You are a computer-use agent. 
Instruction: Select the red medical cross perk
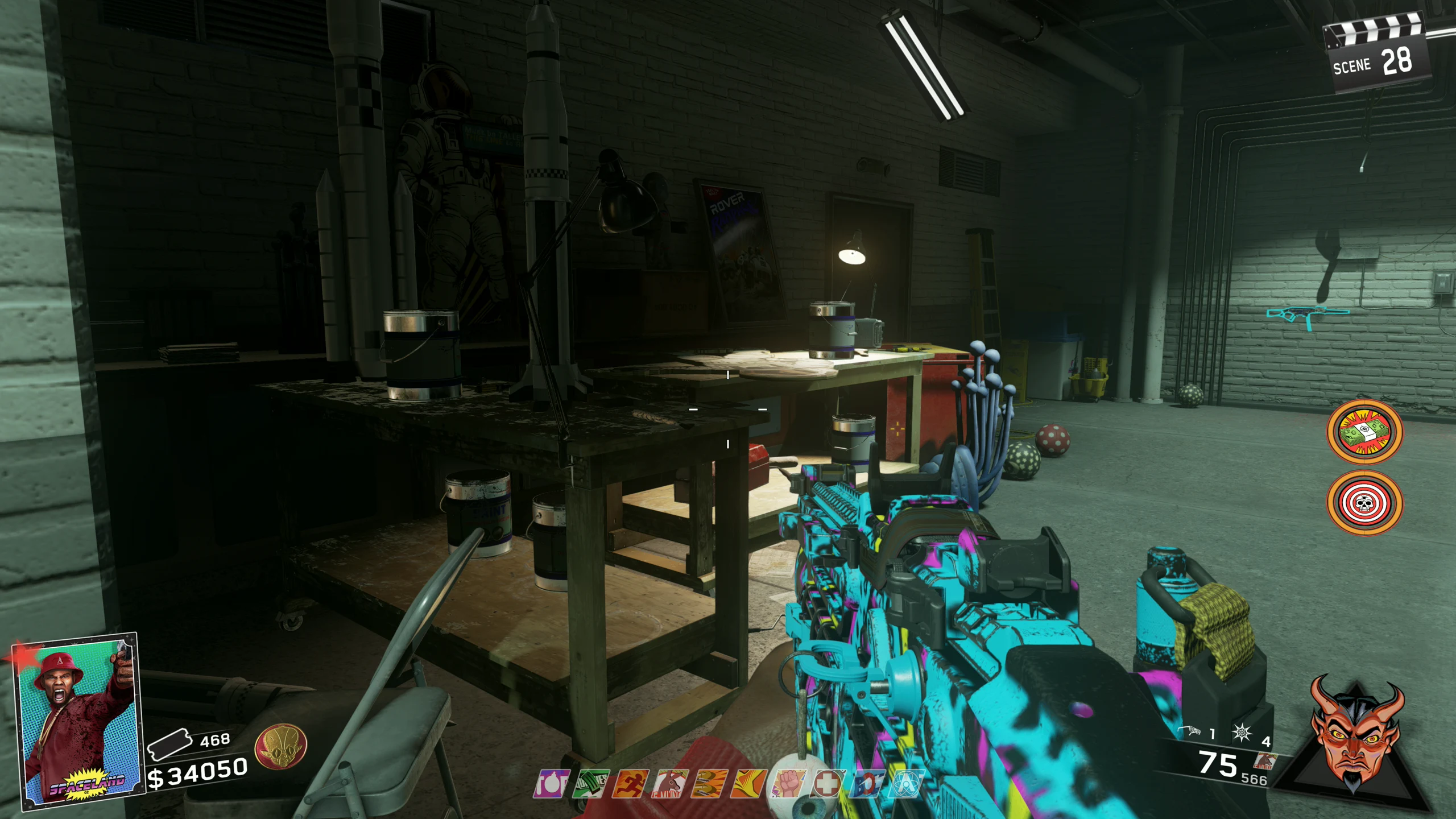pos(828,784)
